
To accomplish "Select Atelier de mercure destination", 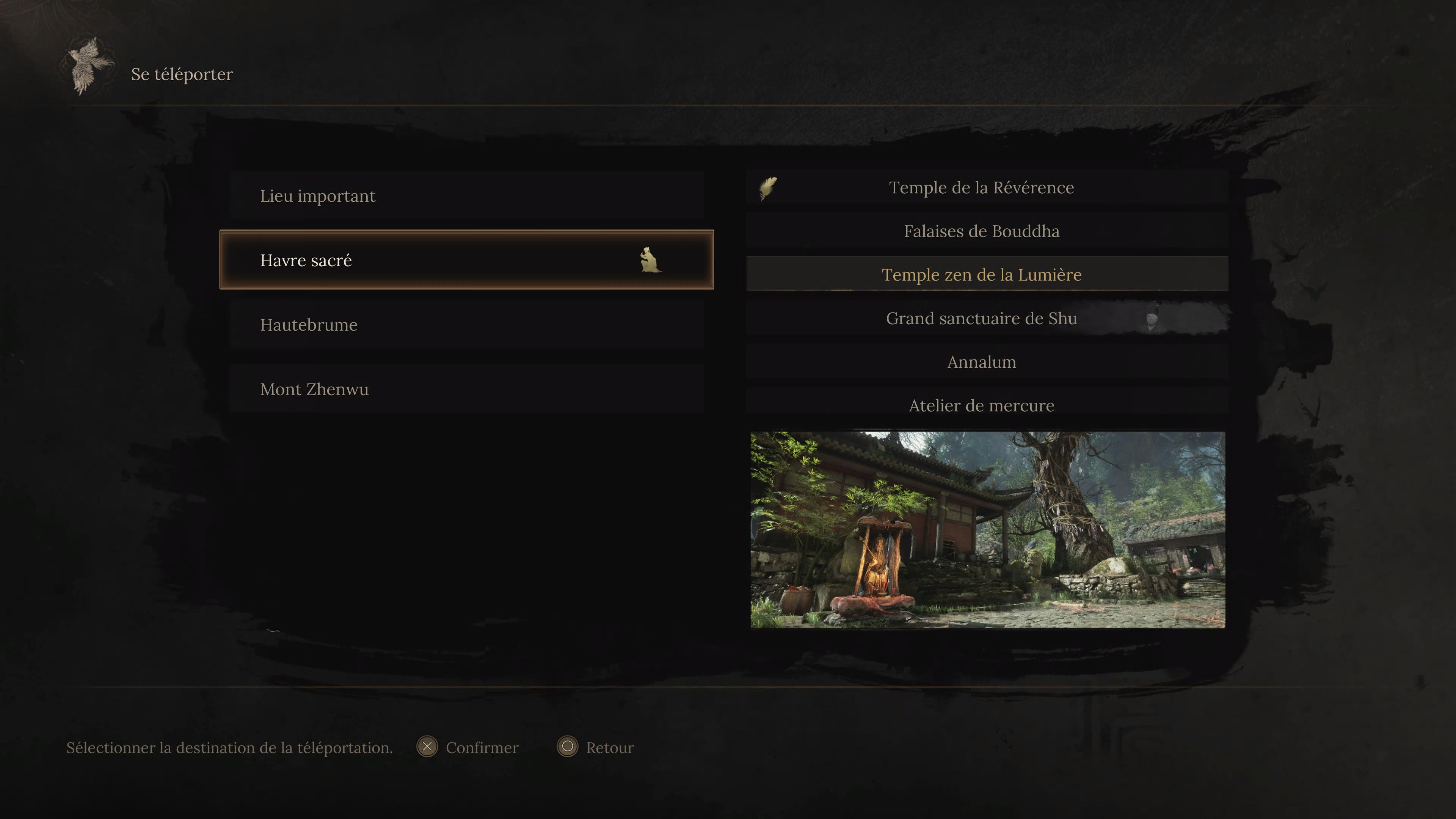I will (x=981, y=405).
